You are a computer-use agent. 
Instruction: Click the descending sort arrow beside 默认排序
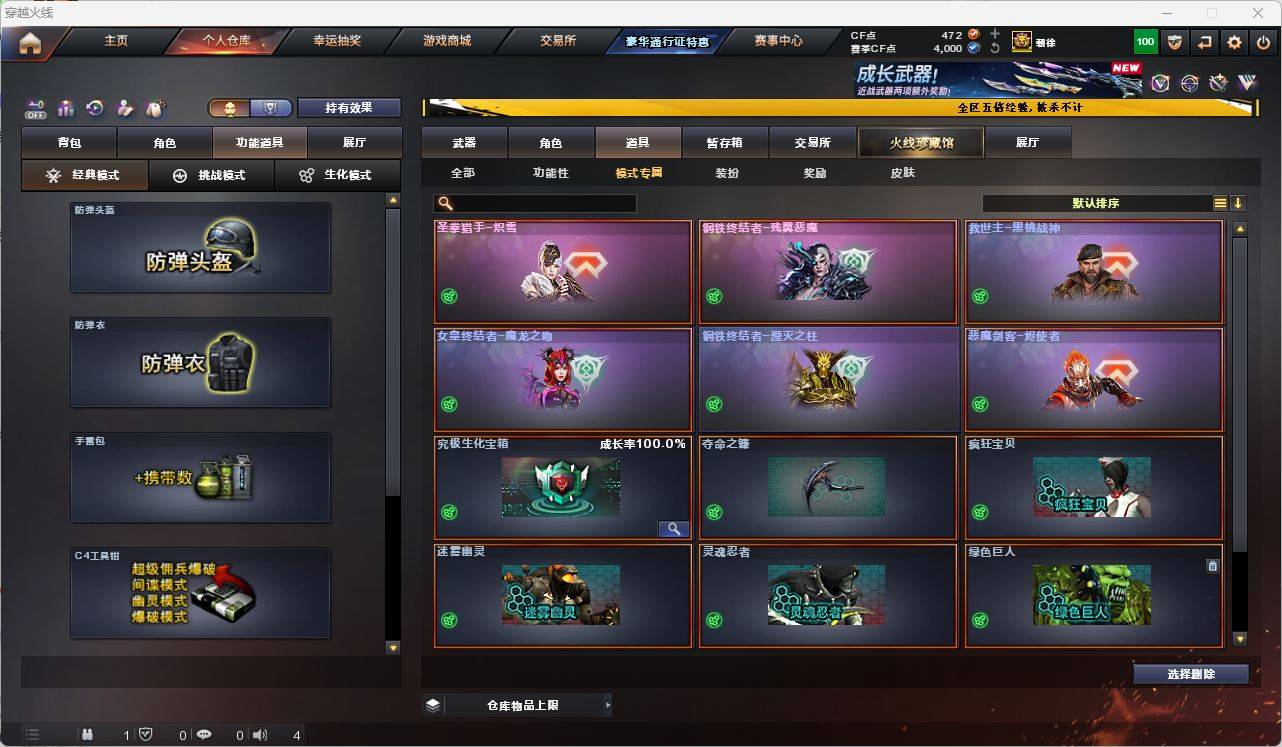point(1238,203)
